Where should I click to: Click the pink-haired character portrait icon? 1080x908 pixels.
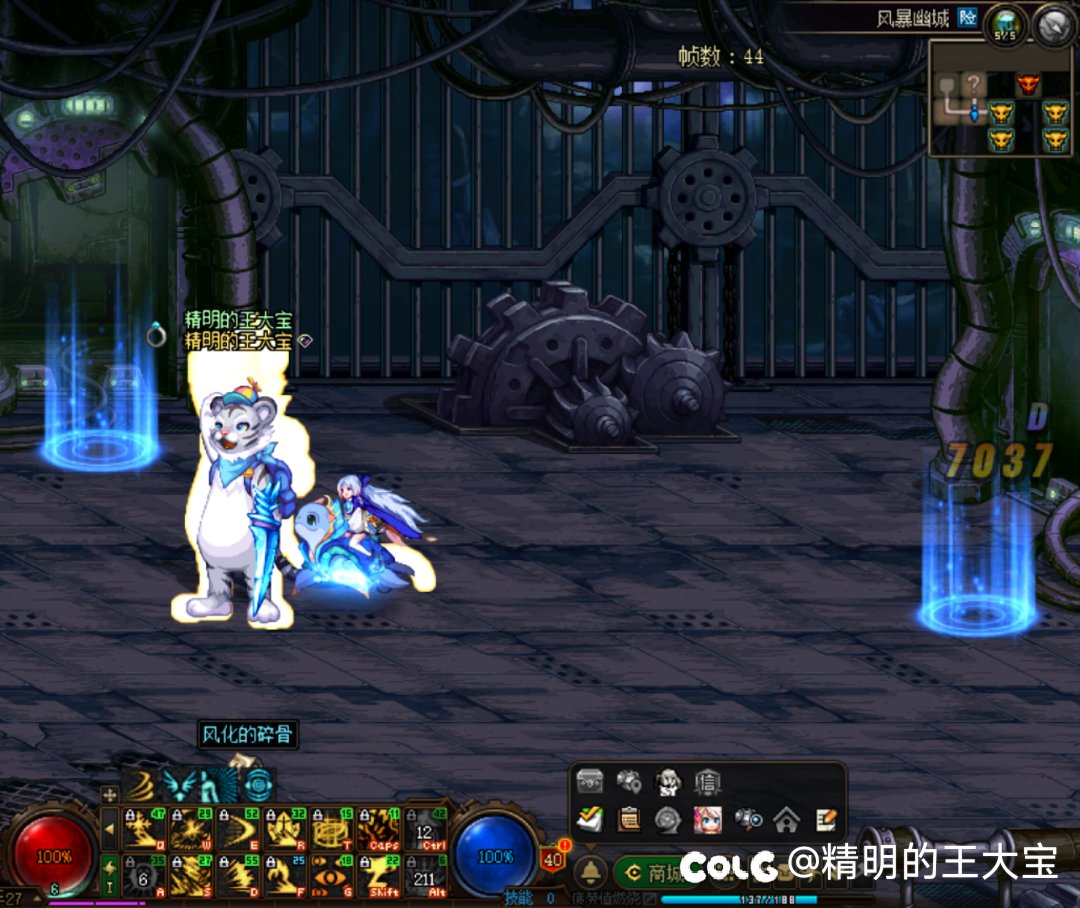(x=707, y=820)
